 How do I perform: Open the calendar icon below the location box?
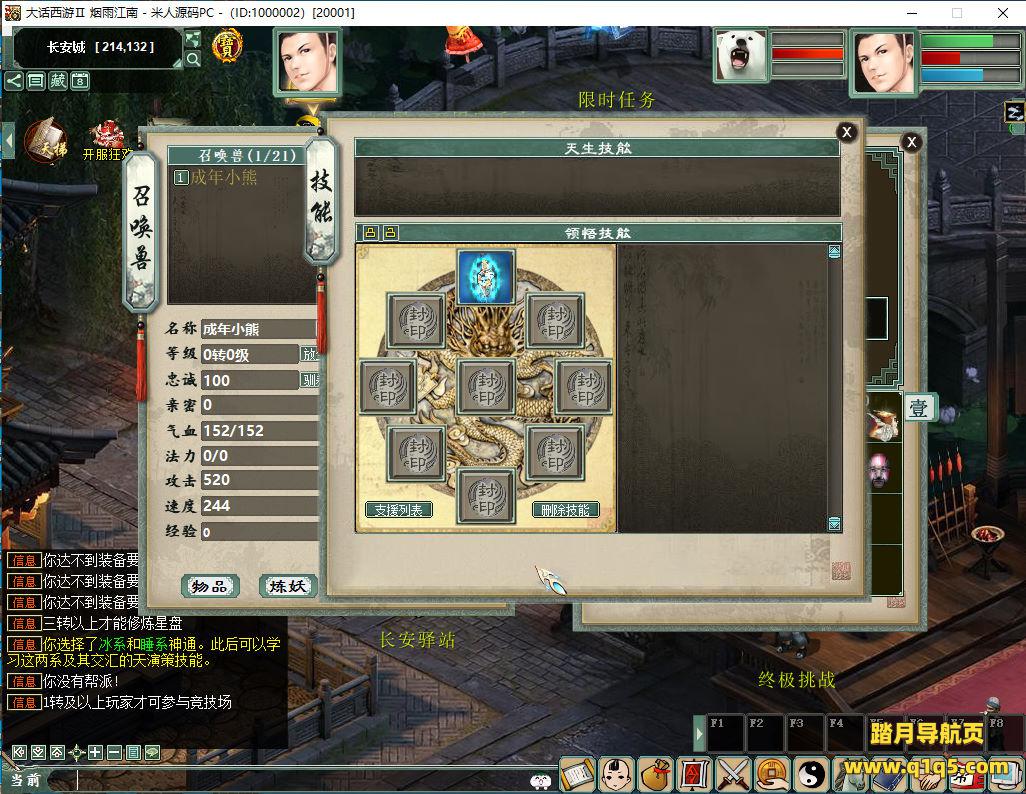(x=80, y=81)
